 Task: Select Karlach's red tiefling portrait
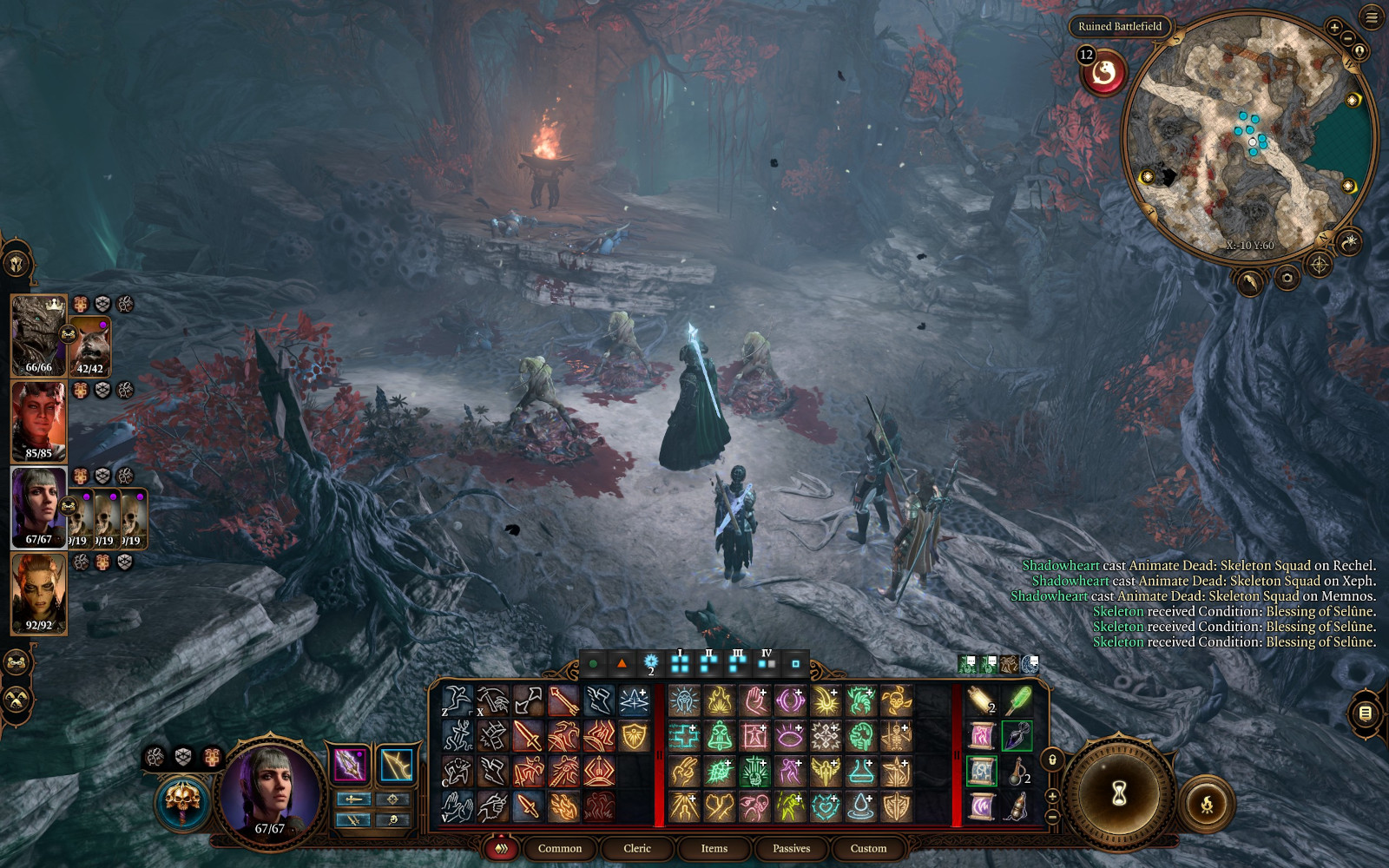tap(38, 421)
